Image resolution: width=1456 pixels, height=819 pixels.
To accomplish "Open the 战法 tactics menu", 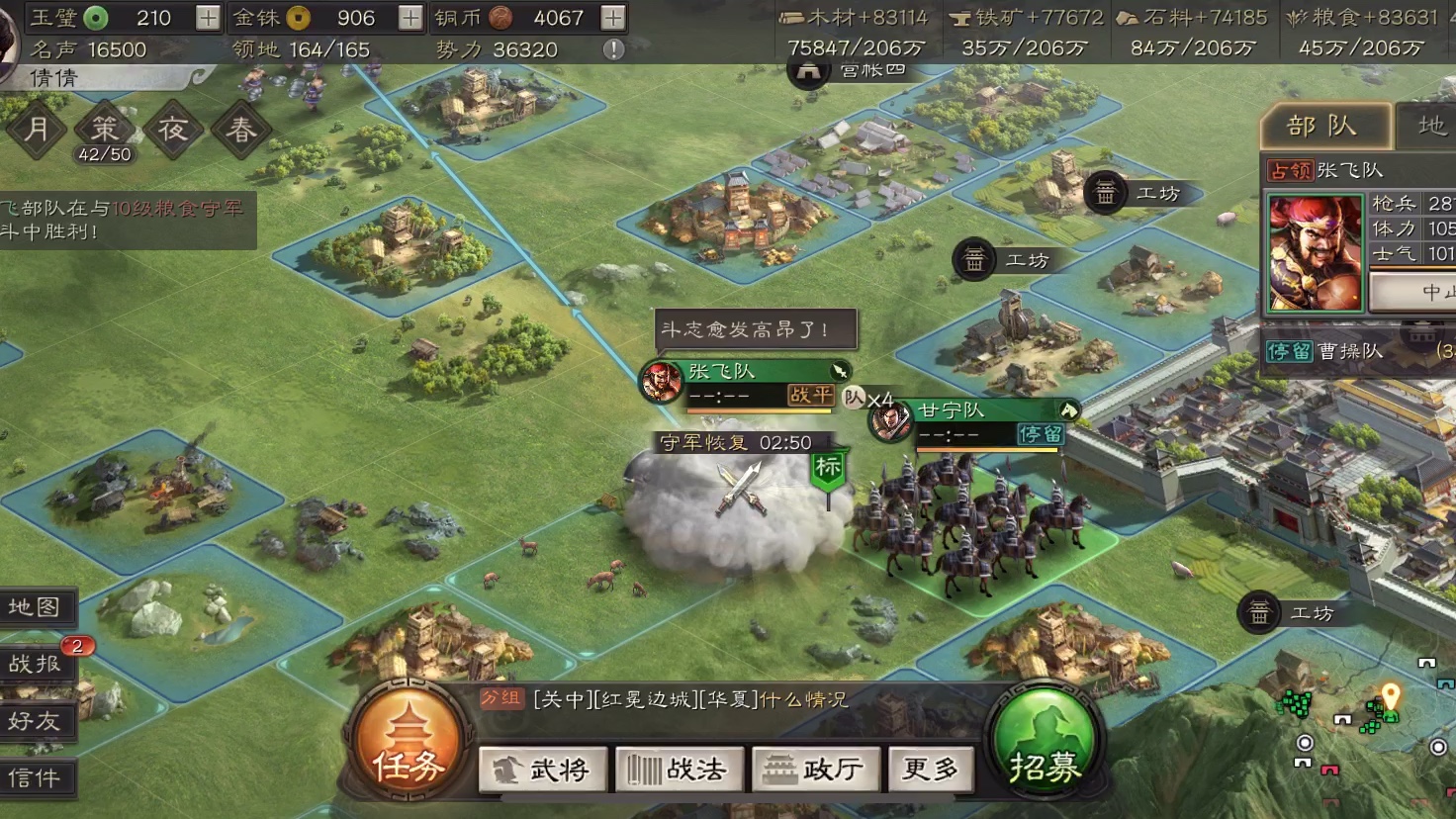I will coord(679,769).
